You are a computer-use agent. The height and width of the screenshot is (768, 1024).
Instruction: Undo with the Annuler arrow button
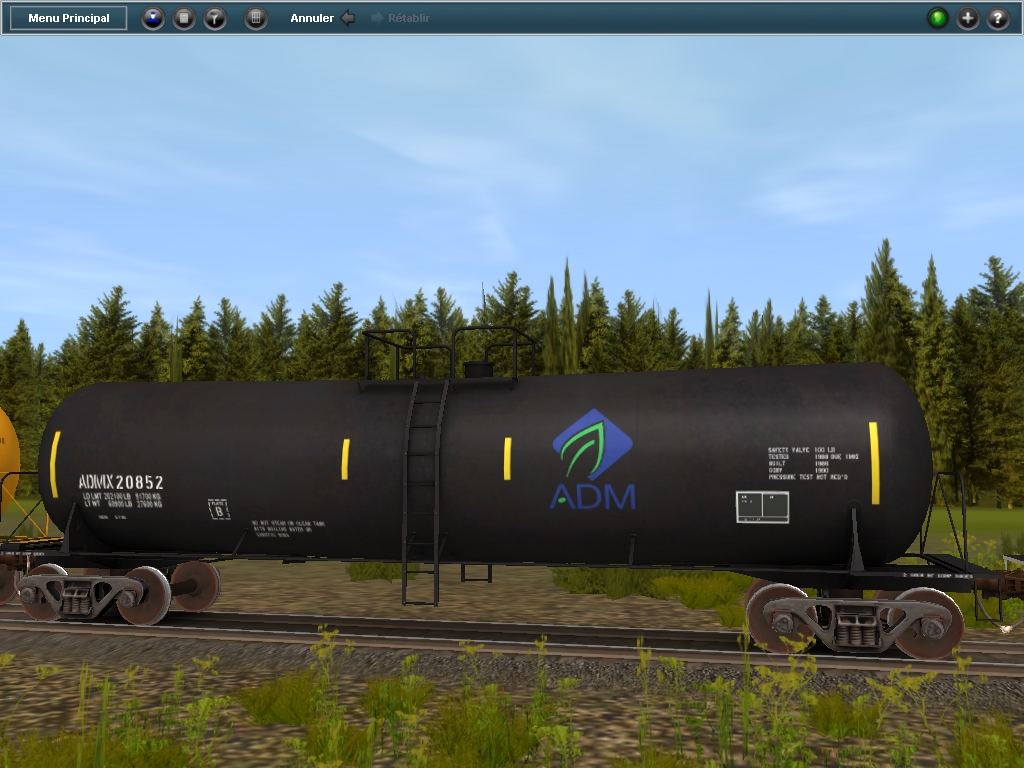pyautogui.click(x=347, y=18)
